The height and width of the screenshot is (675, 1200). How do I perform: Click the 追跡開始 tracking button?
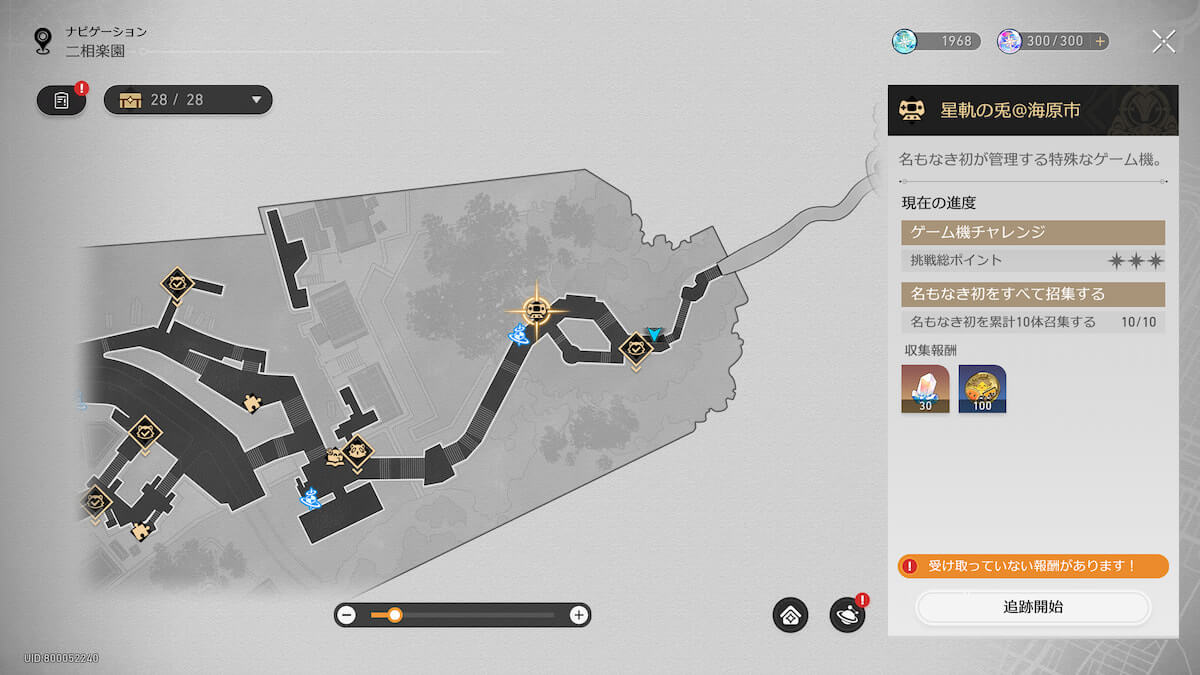coord(1033,607)
